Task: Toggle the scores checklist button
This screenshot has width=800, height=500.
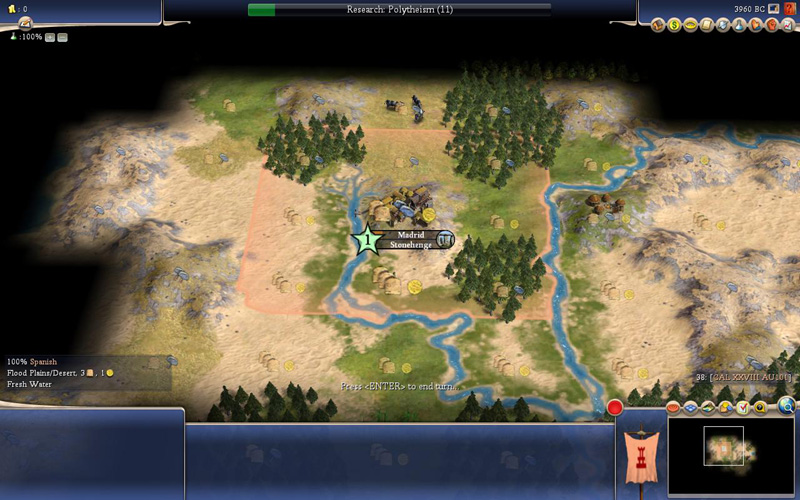Action: pos(743,408)
